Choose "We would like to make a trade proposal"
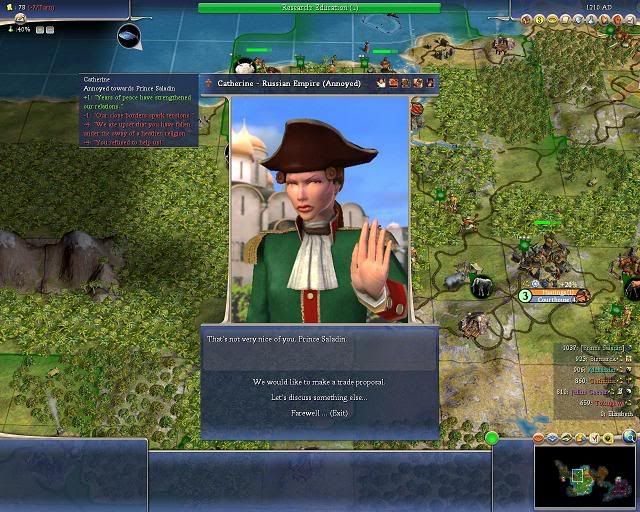The height and width of the screenshot is (512, 640). (x=319, y=382)
